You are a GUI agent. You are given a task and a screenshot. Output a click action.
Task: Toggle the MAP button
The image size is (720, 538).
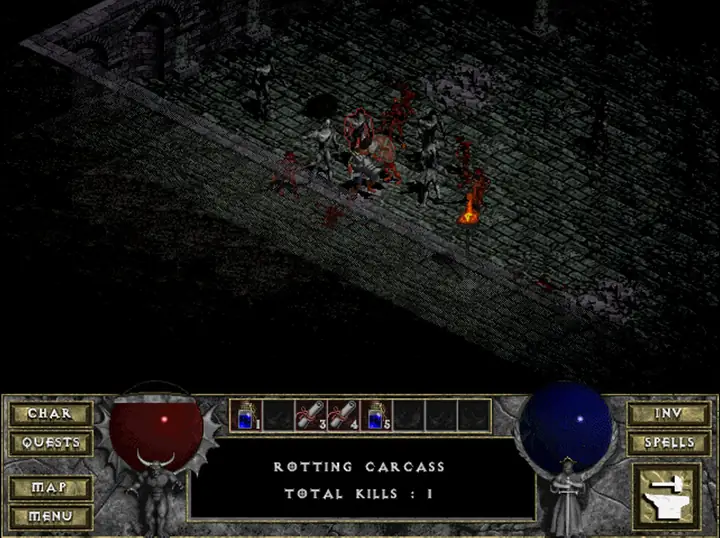tap(50, 488)
